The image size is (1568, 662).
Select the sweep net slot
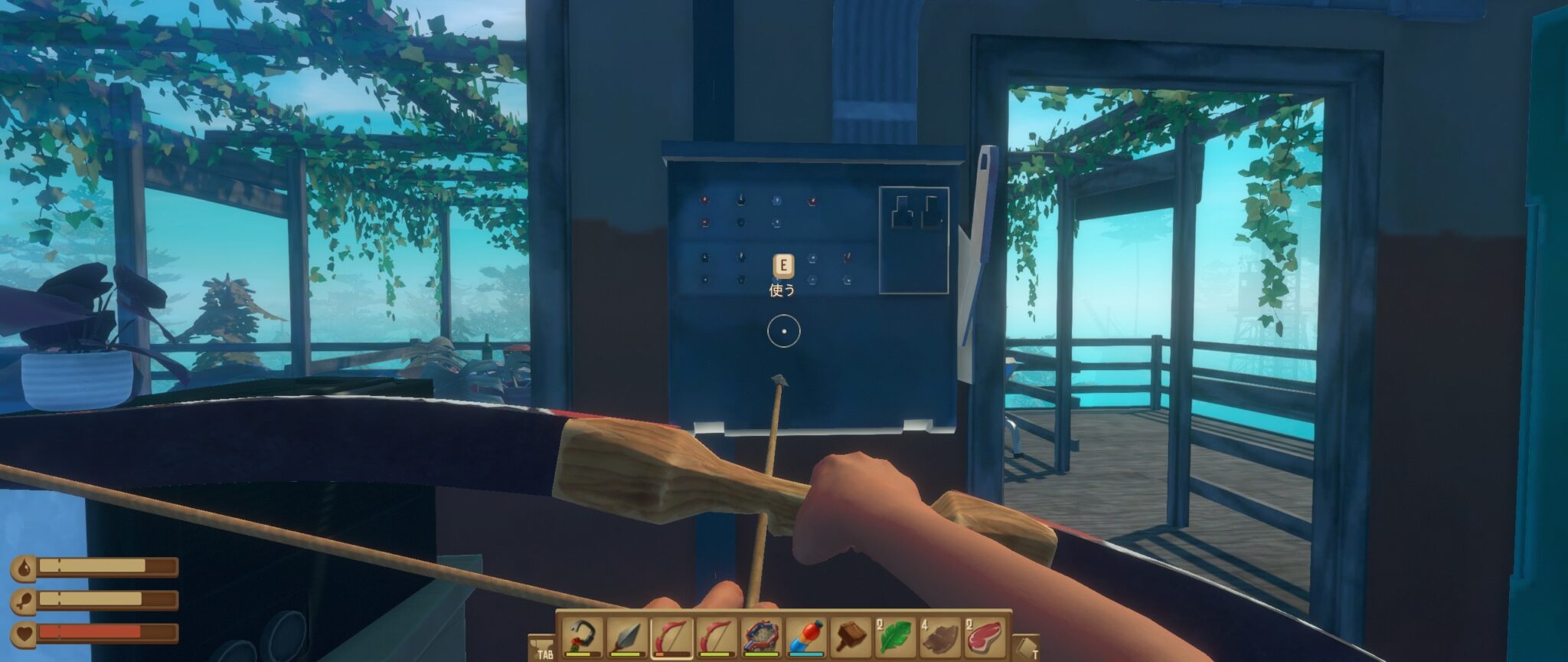[762, 636]
